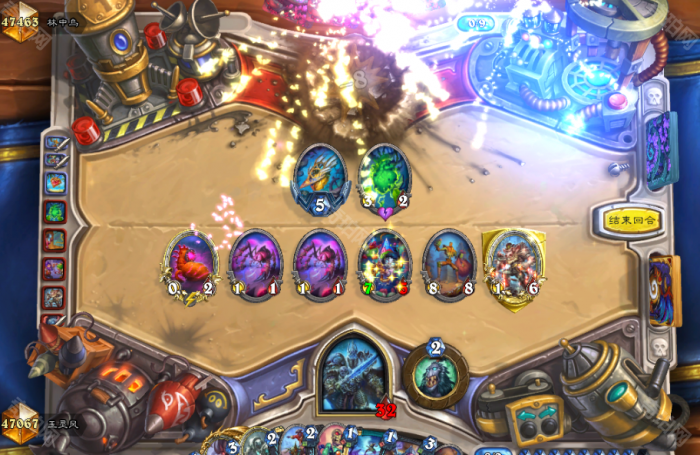
Task: Activate the 2-mana hero power
Action: 435,374
